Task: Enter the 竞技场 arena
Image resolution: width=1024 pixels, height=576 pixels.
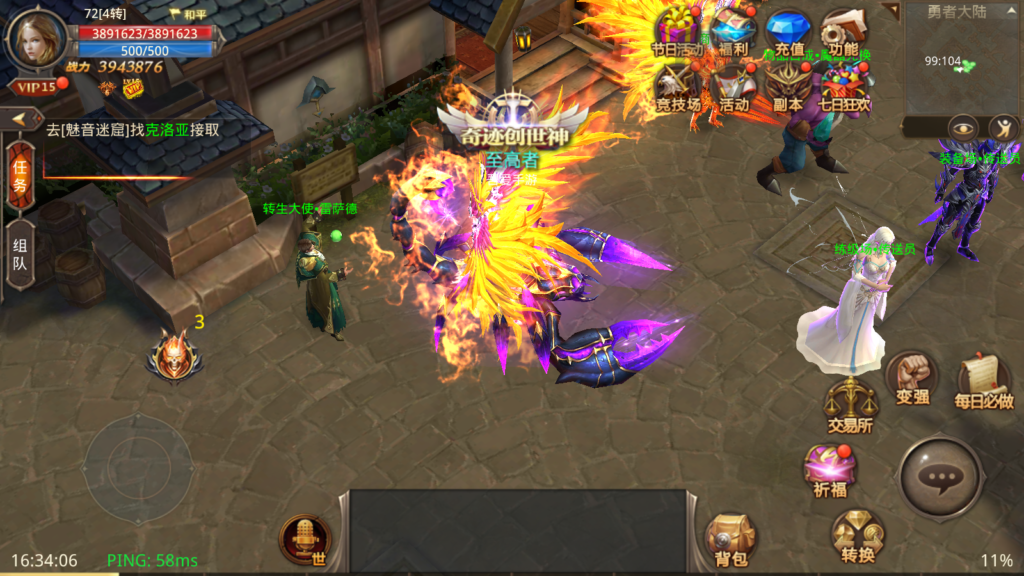Action: [x=678, y=85]
